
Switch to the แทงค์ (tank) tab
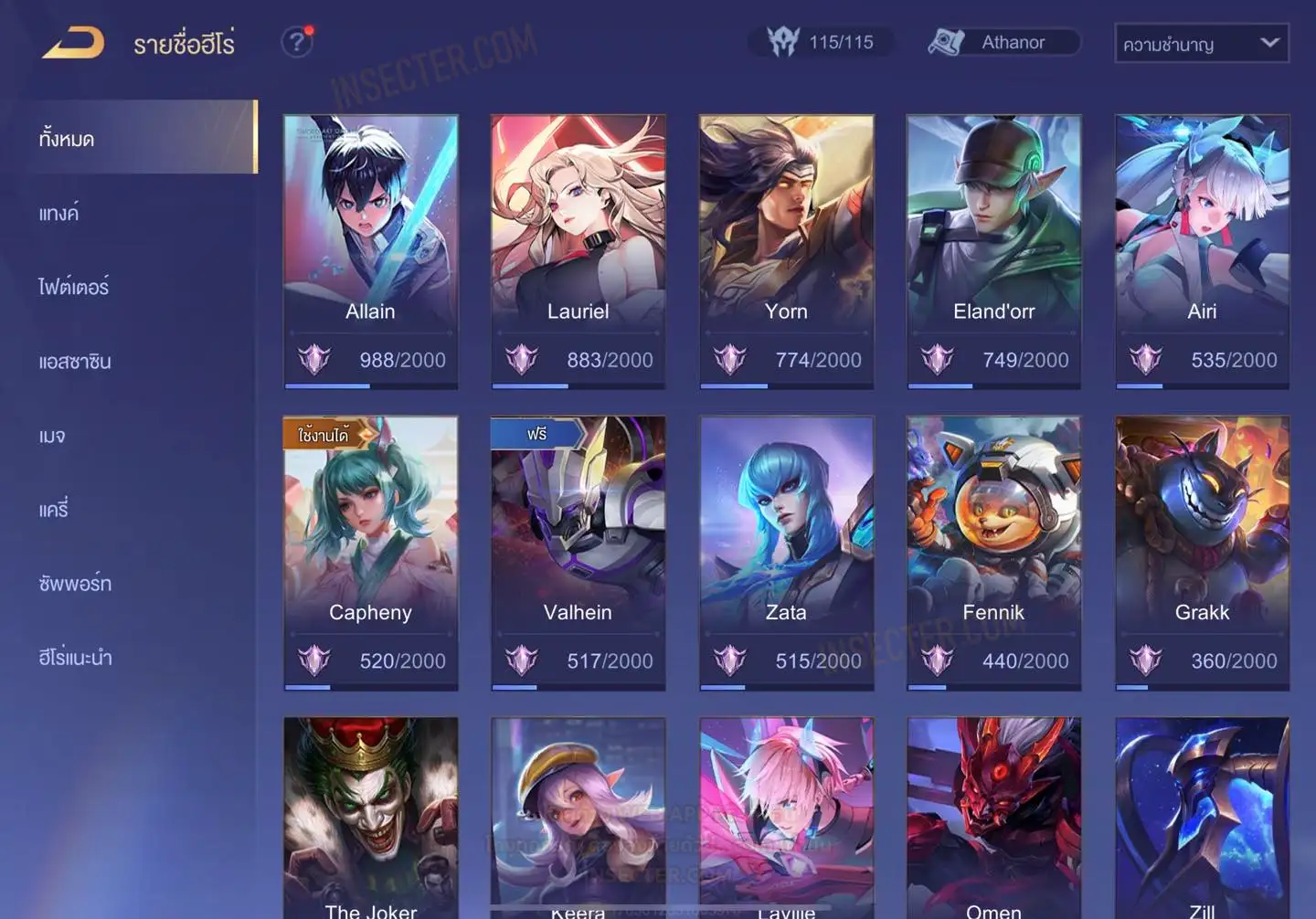click(59, 214)
